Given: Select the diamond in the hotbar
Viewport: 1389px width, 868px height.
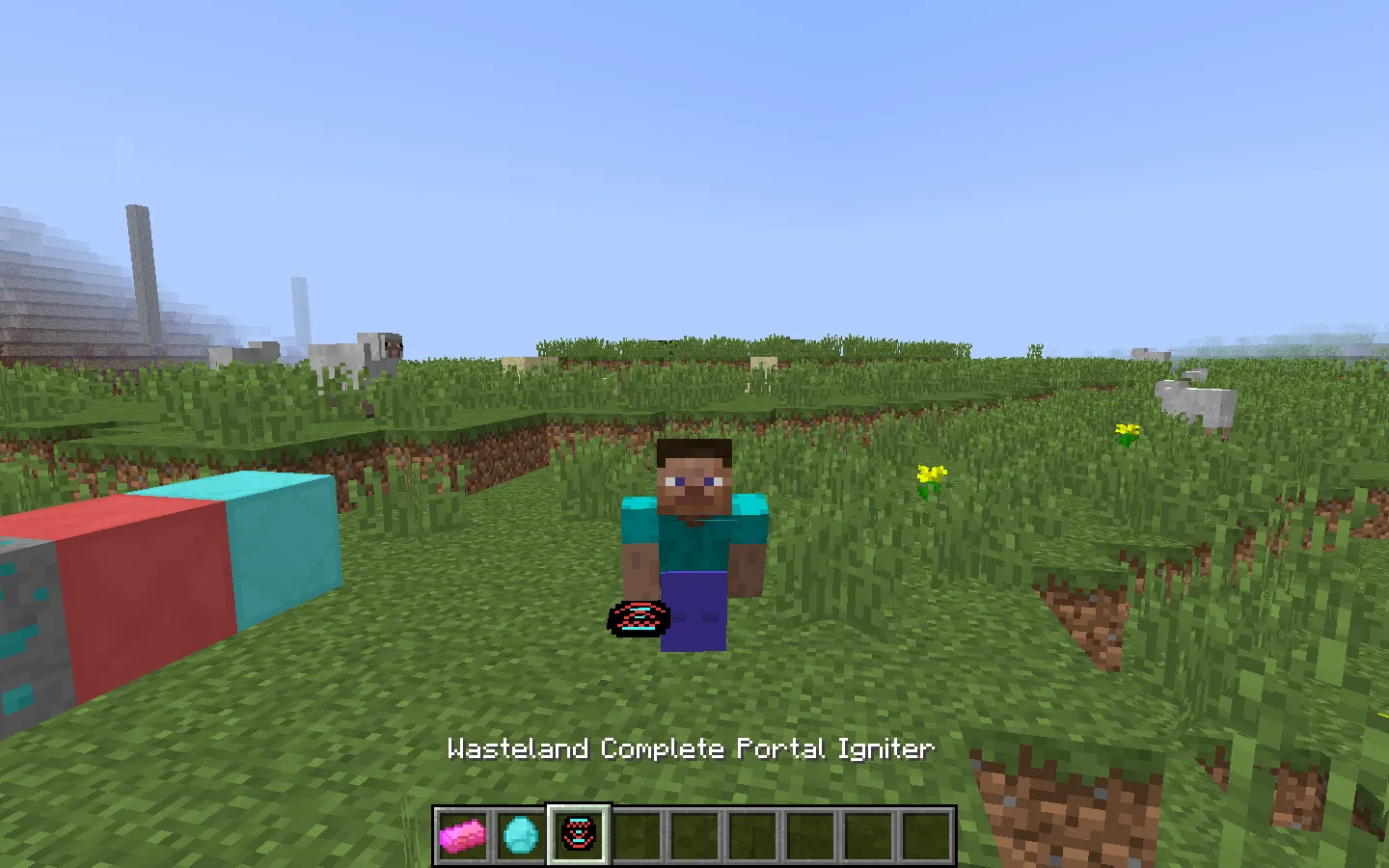Looking at the screenshot, I should 520,835.
